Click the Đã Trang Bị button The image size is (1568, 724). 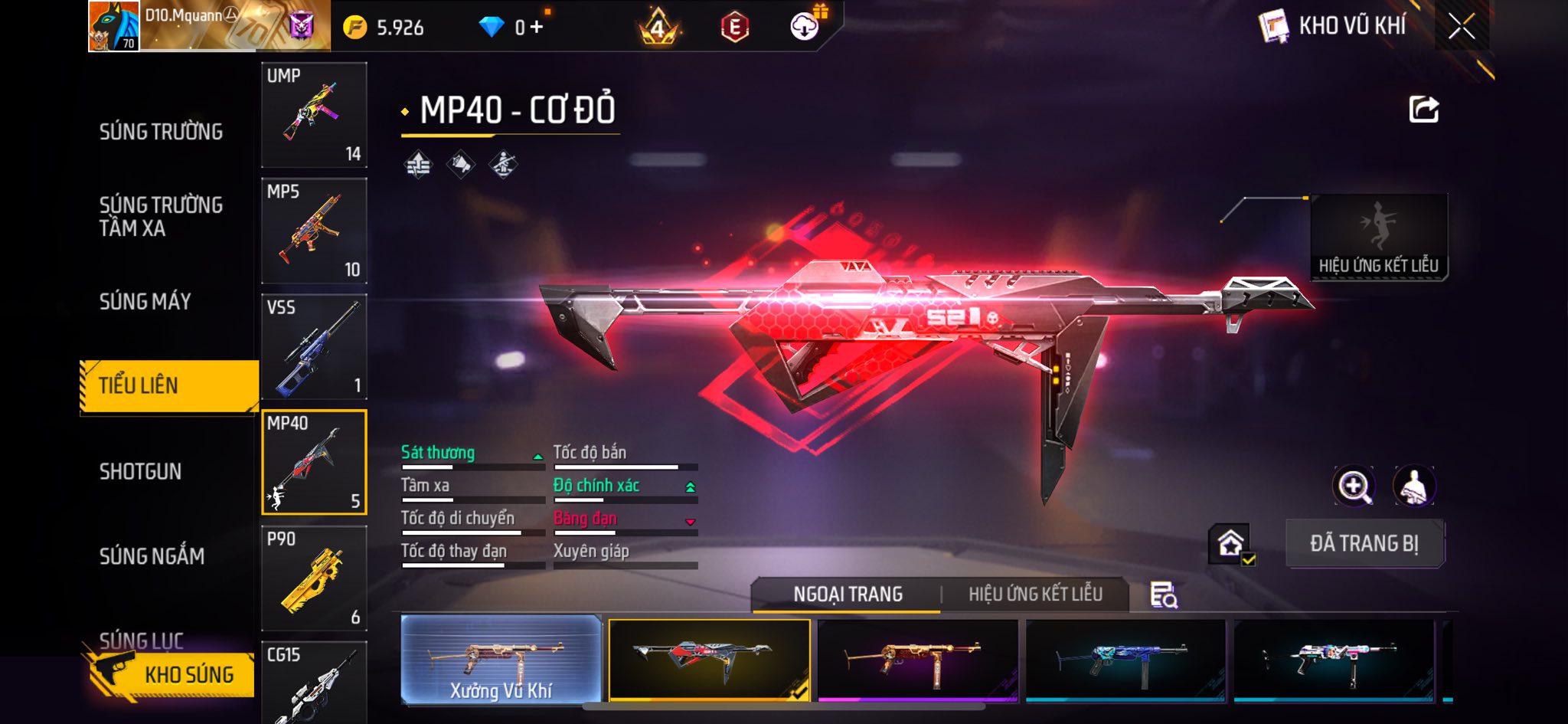tap(1364, 544)
